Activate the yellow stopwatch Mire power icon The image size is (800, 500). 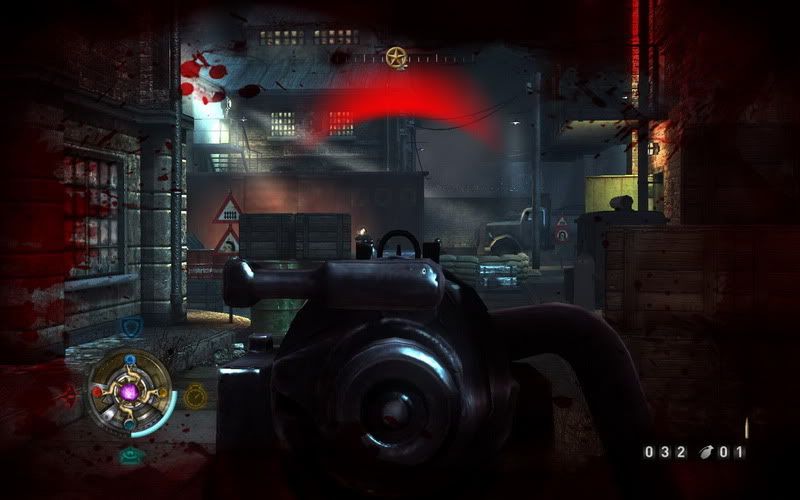(x=195, y=397)
